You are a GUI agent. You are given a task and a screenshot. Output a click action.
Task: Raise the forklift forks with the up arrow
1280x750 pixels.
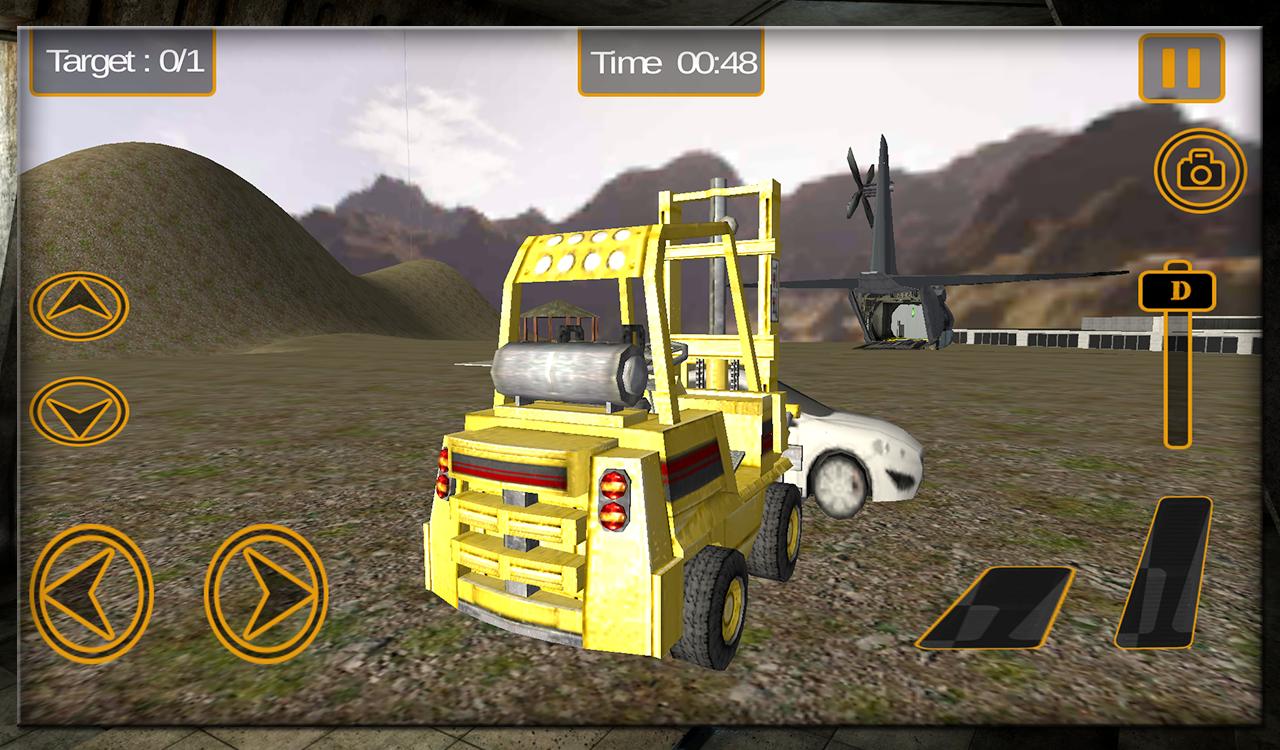point(79,305)
